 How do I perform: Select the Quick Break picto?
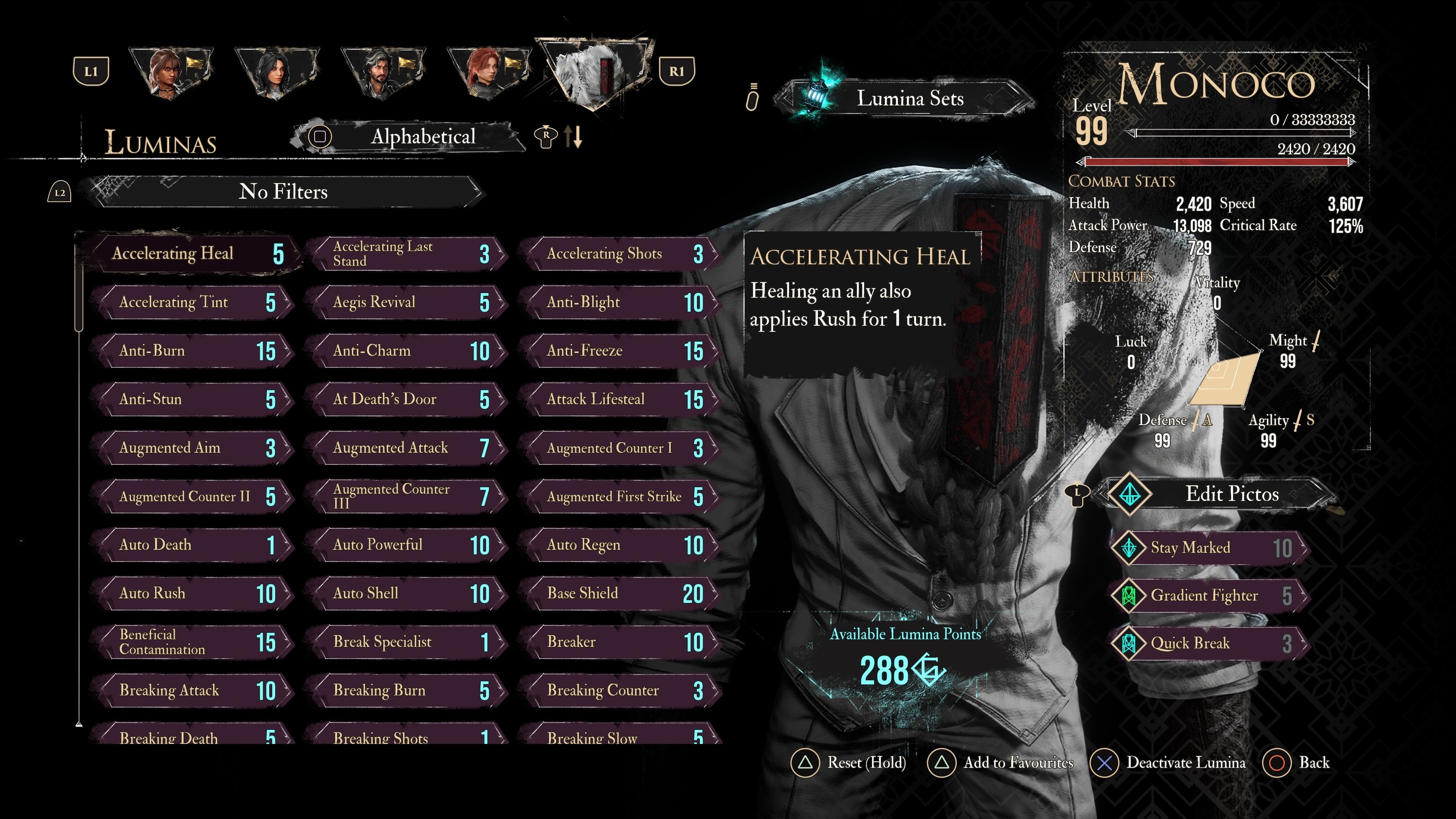(1210, 643)
